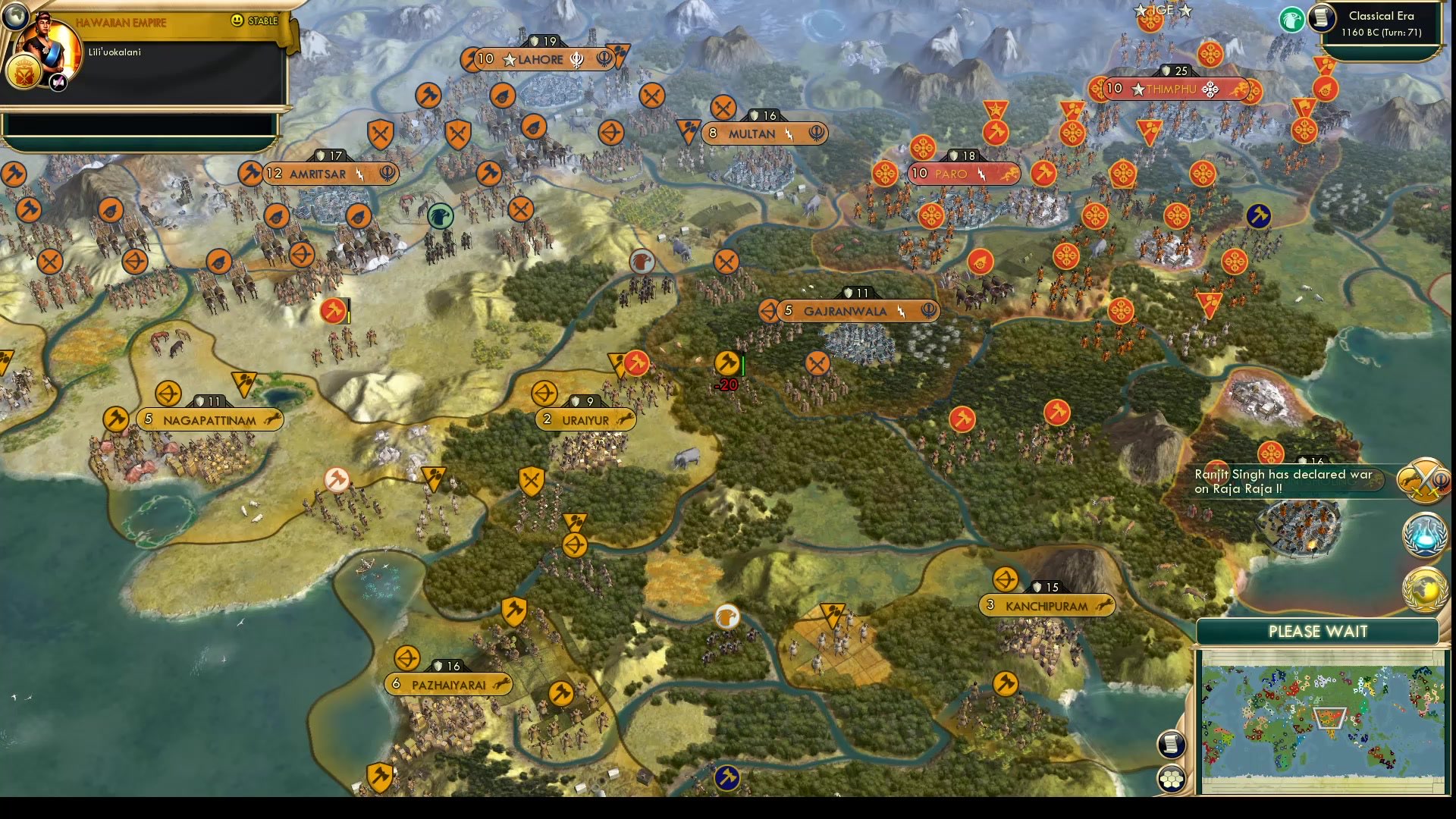Expand the Kanchipuram city banner
The width and height of the screenshot is (1456, 819).
pyautogui.click(x=1046, y=605)
